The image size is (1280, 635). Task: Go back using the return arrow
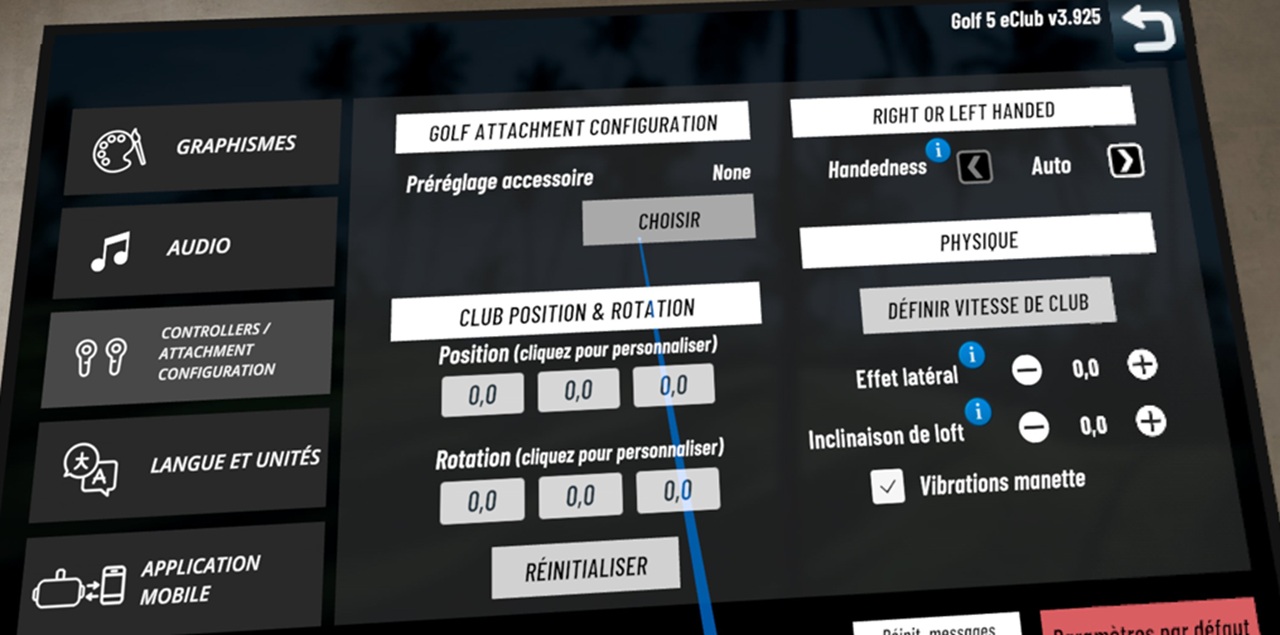(1147, 27)
